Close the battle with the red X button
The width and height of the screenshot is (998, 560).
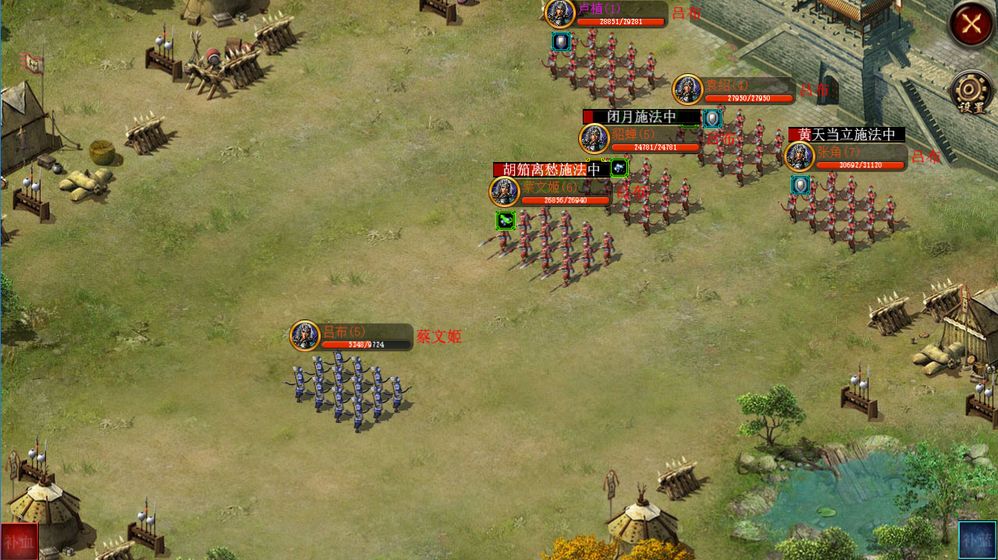coord(970,24)
